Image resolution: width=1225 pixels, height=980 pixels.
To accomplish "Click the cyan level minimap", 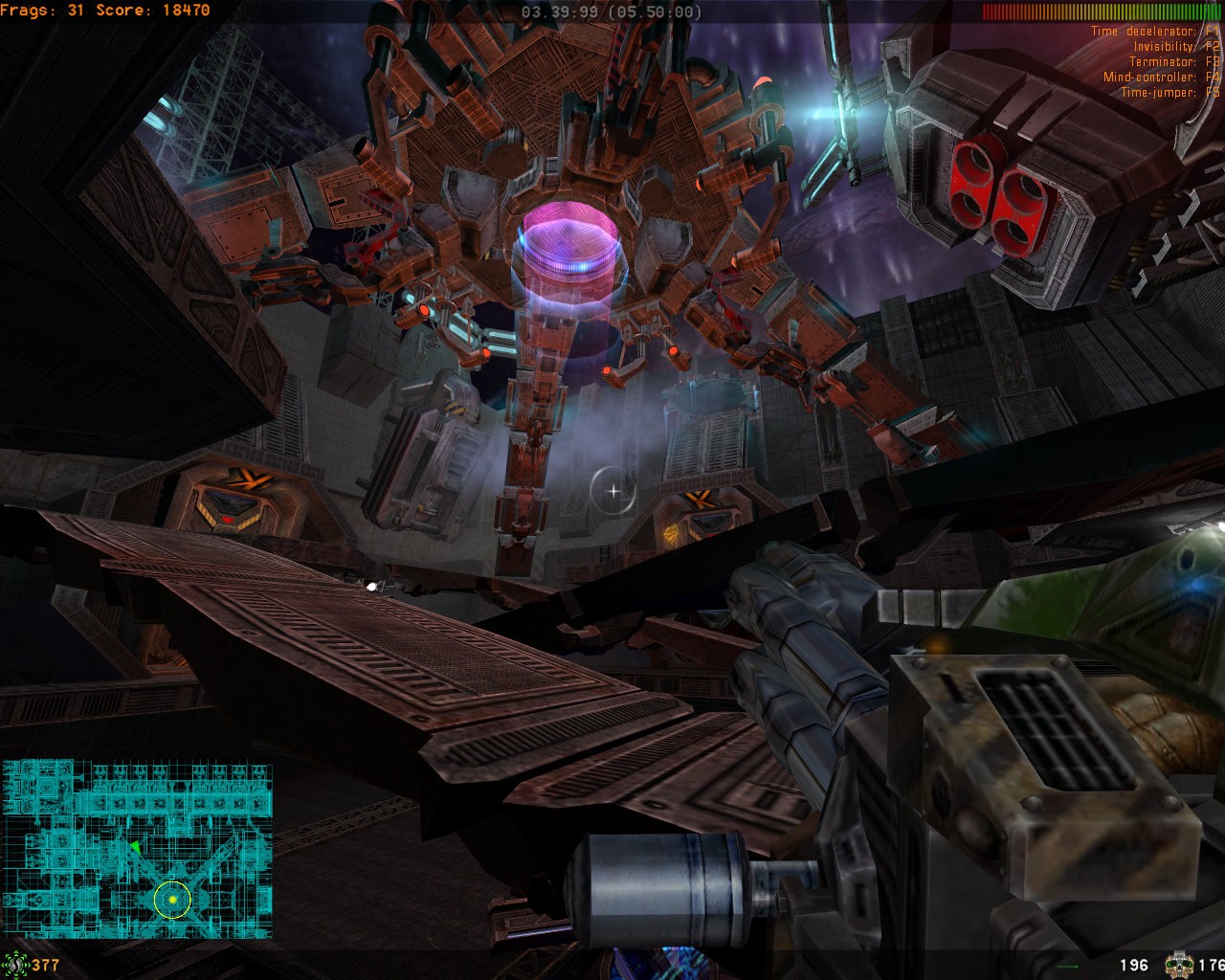I will tap(137, 835).
